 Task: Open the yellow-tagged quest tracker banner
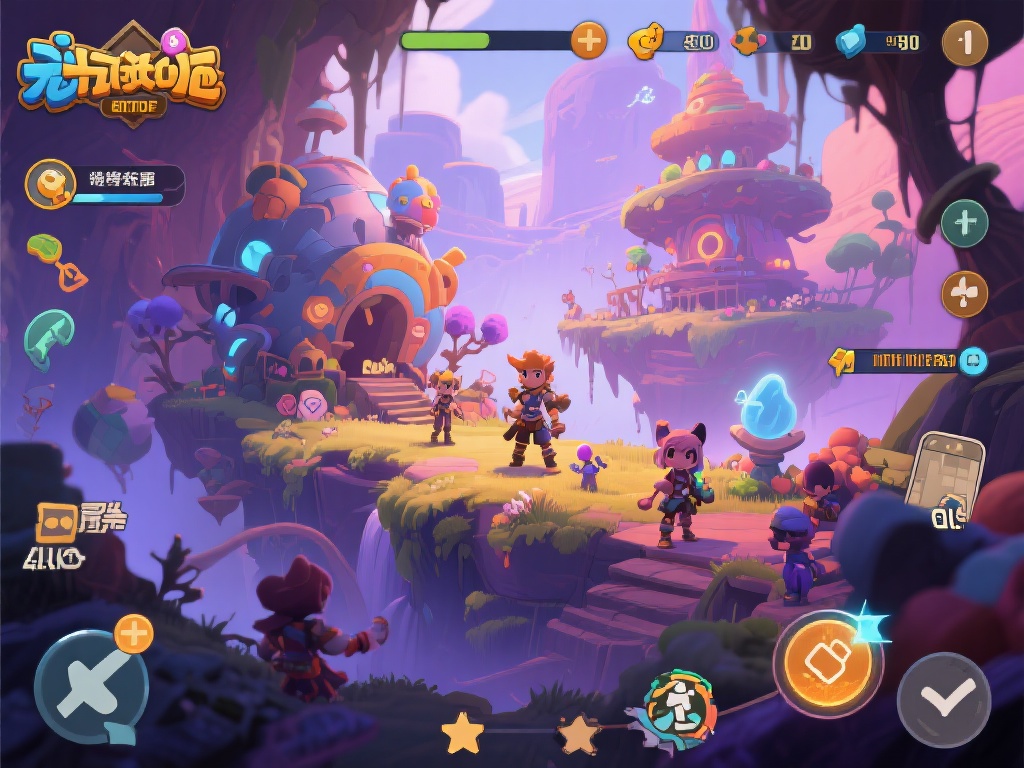(905, 361)
